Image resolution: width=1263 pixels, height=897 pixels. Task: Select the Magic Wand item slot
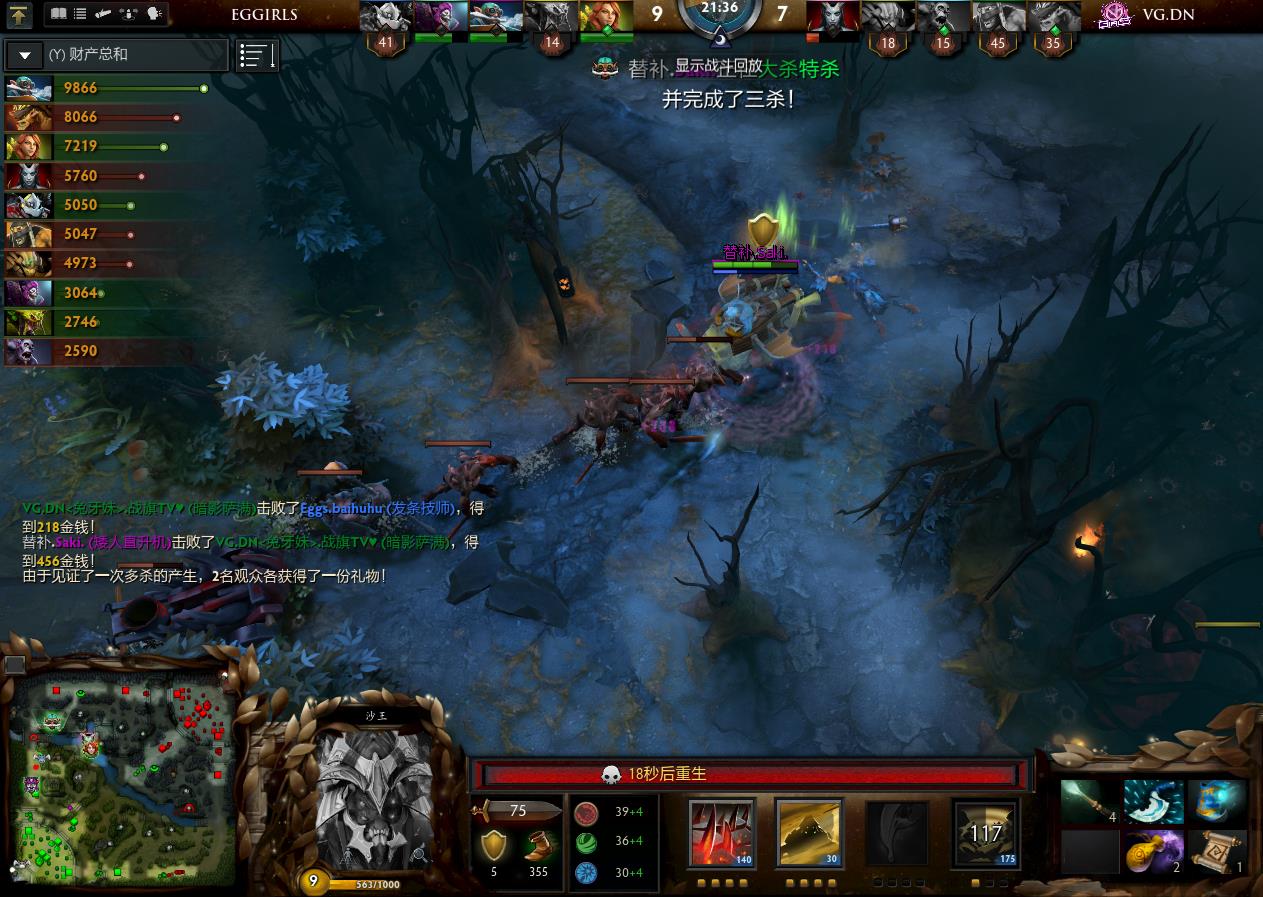click(1089, 801)
